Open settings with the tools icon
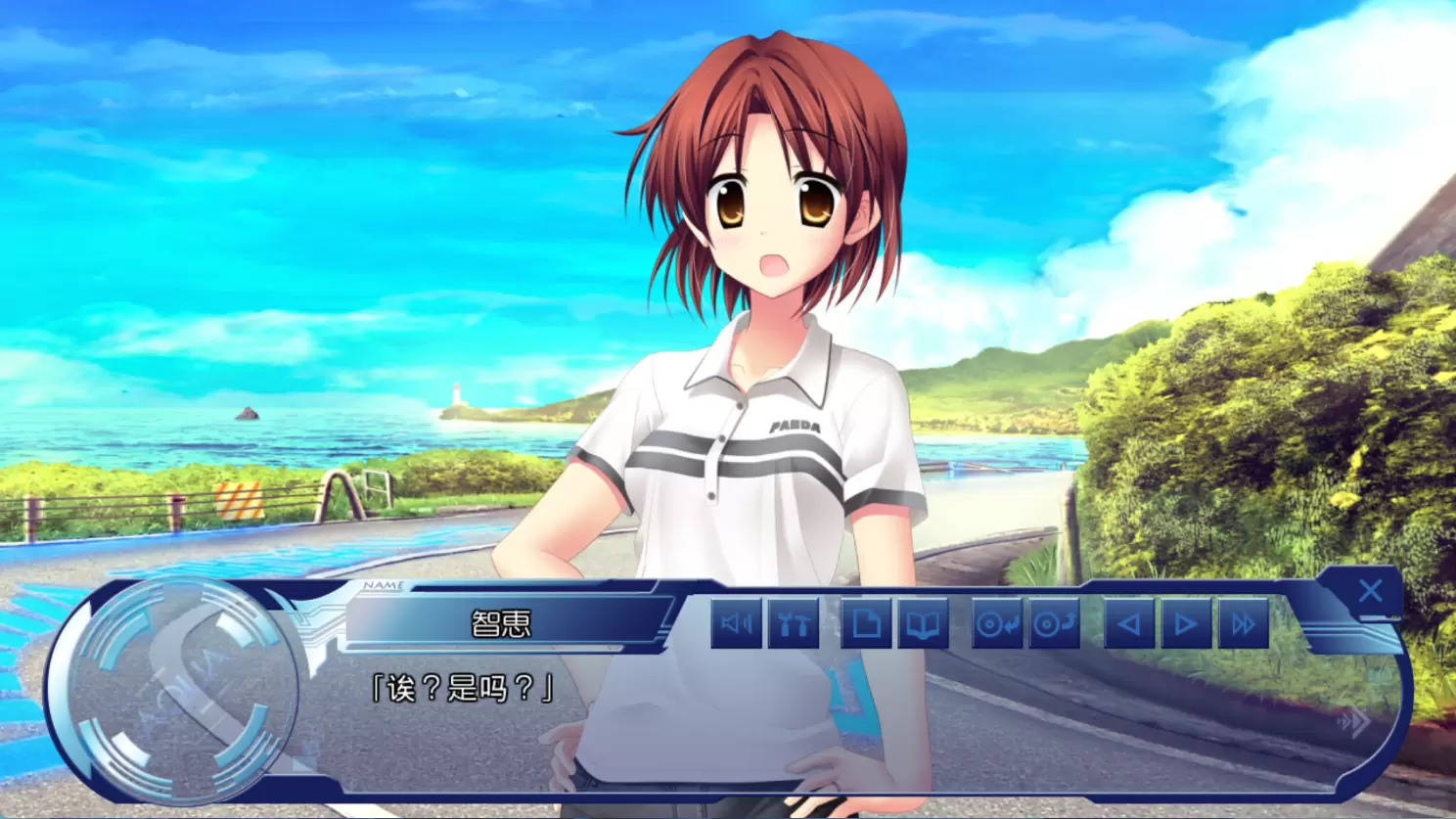 click(x=794, y=623)
